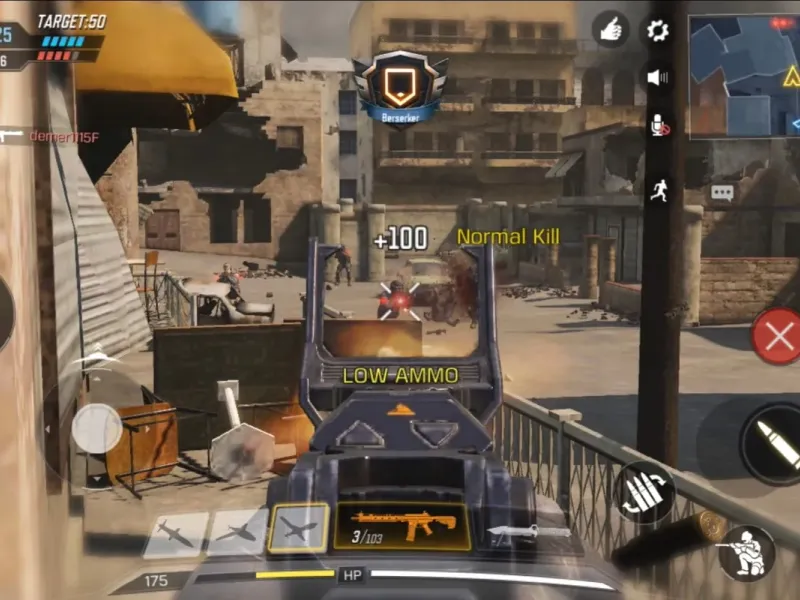The image size is (800, 600).
Task: Reload with the bullets-and-arrows button
Action: [x=644, y=492]
